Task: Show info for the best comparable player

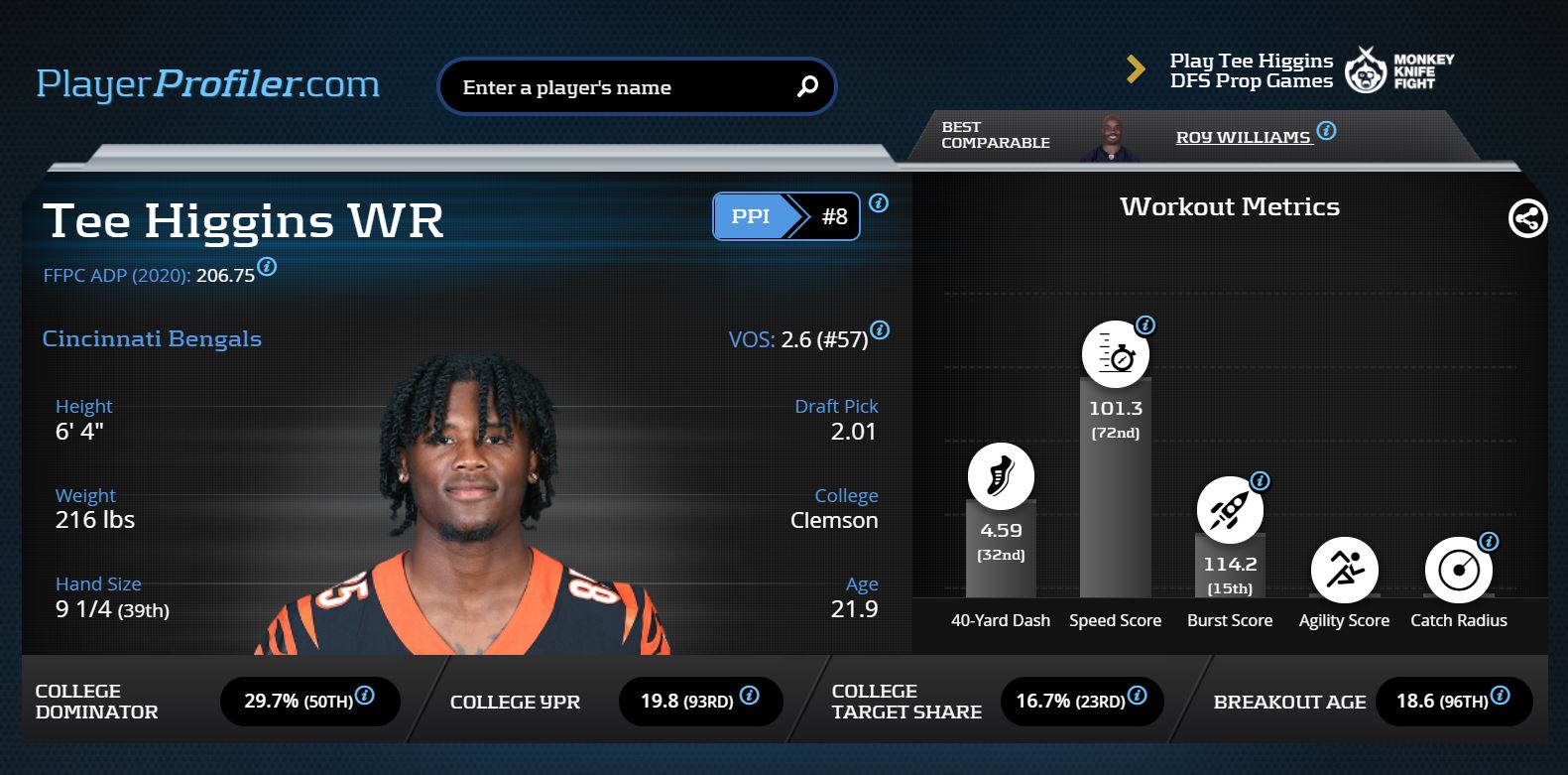Action: (1327, 130)
